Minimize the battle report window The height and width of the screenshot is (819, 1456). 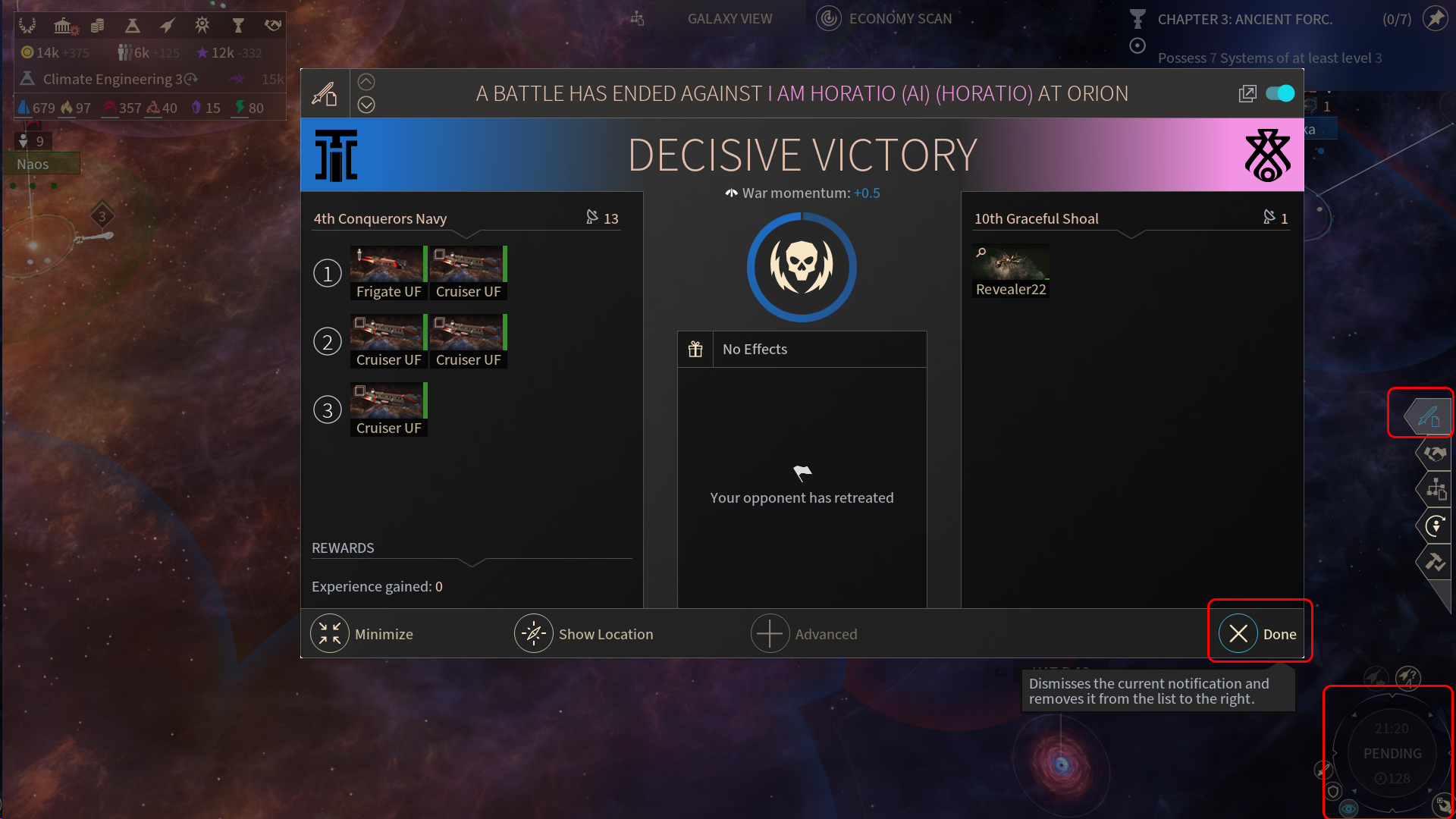click(362, 634)
